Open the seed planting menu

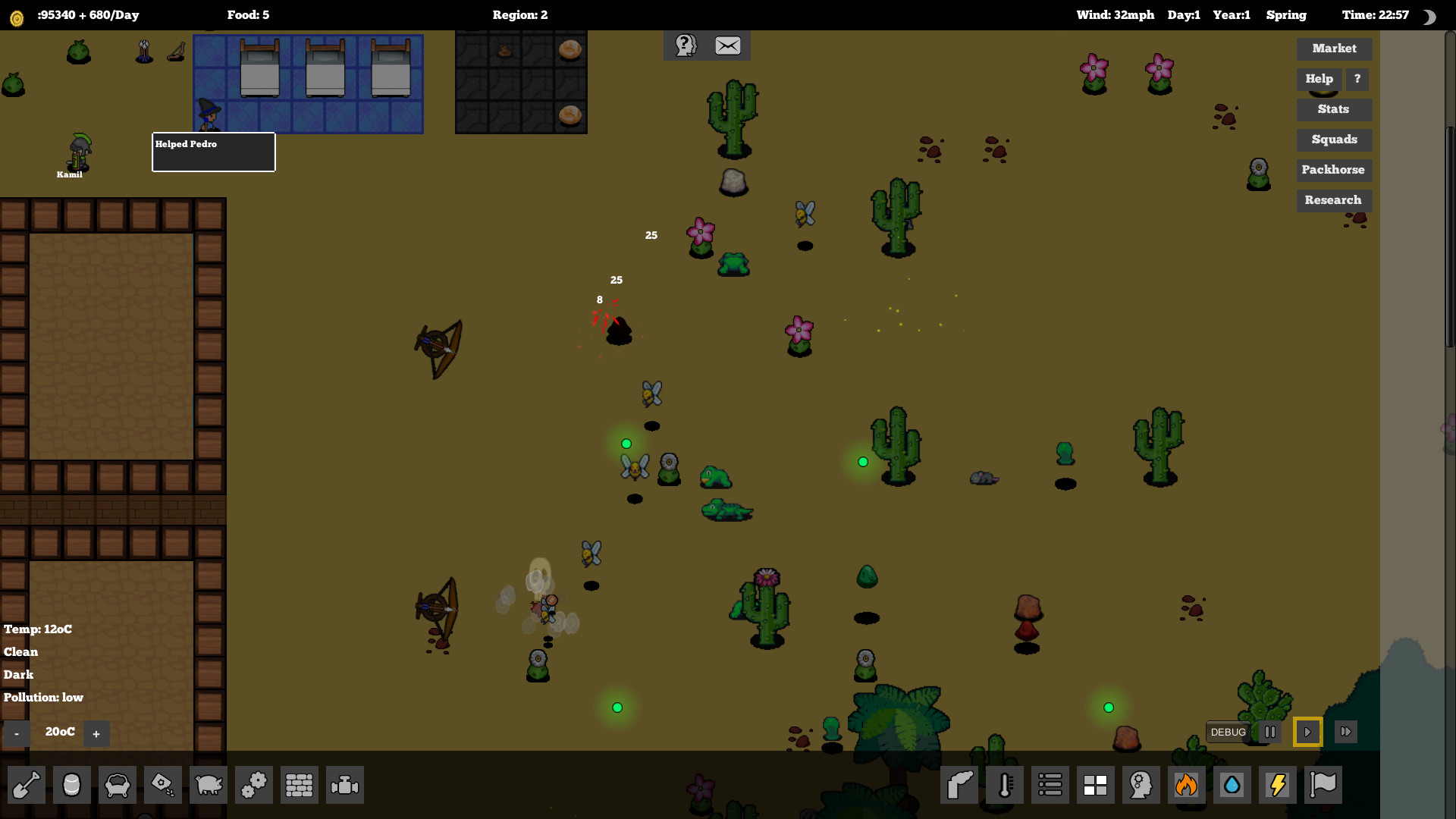162,785
